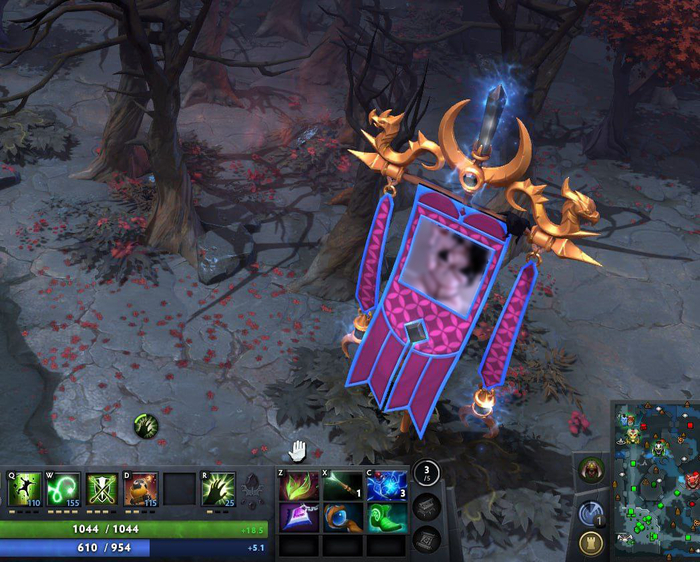Cast the W green swirl ability
700x562 pixels.
click(x=62, y=489)
